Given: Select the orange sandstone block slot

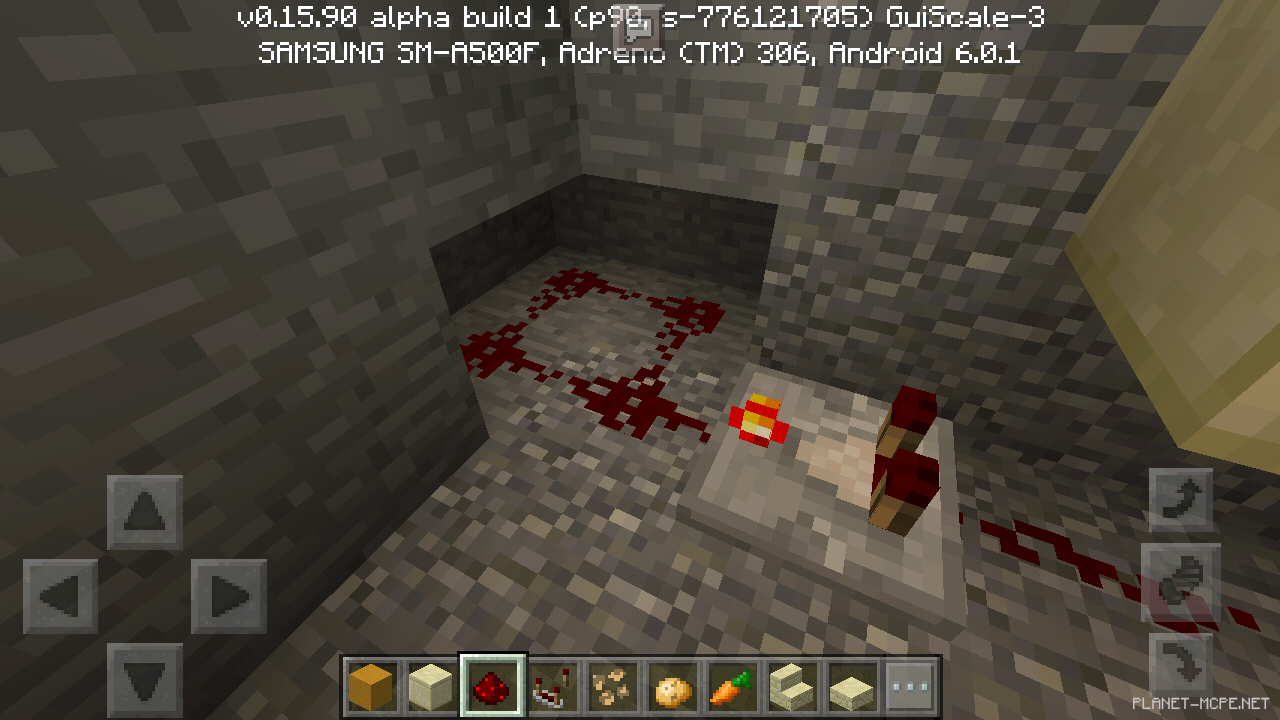Looking at the screenshot, I should point(372,685).
